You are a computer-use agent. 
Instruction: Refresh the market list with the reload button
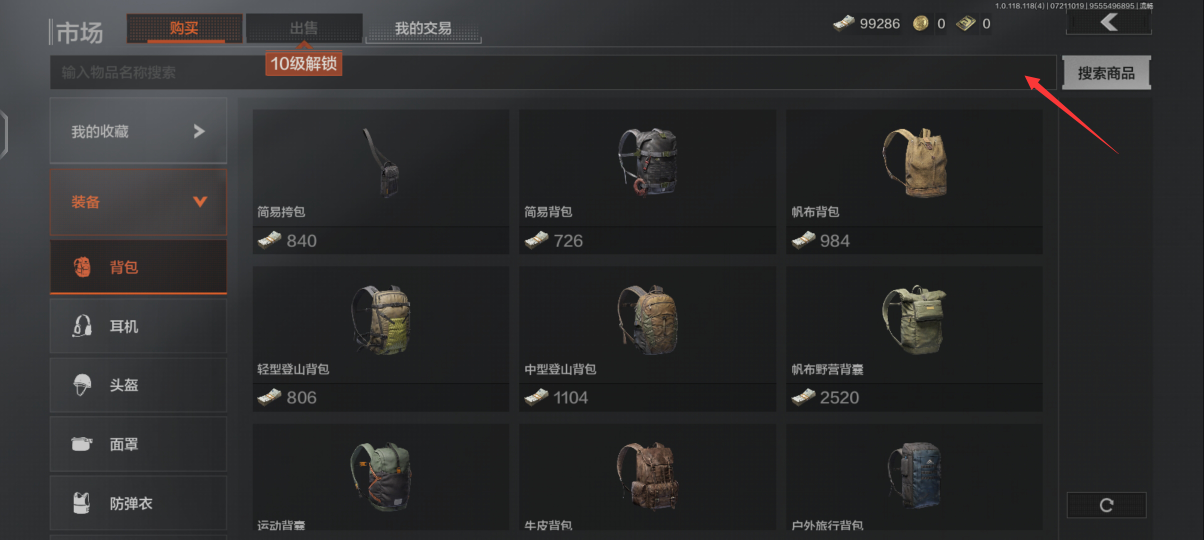1106,505
